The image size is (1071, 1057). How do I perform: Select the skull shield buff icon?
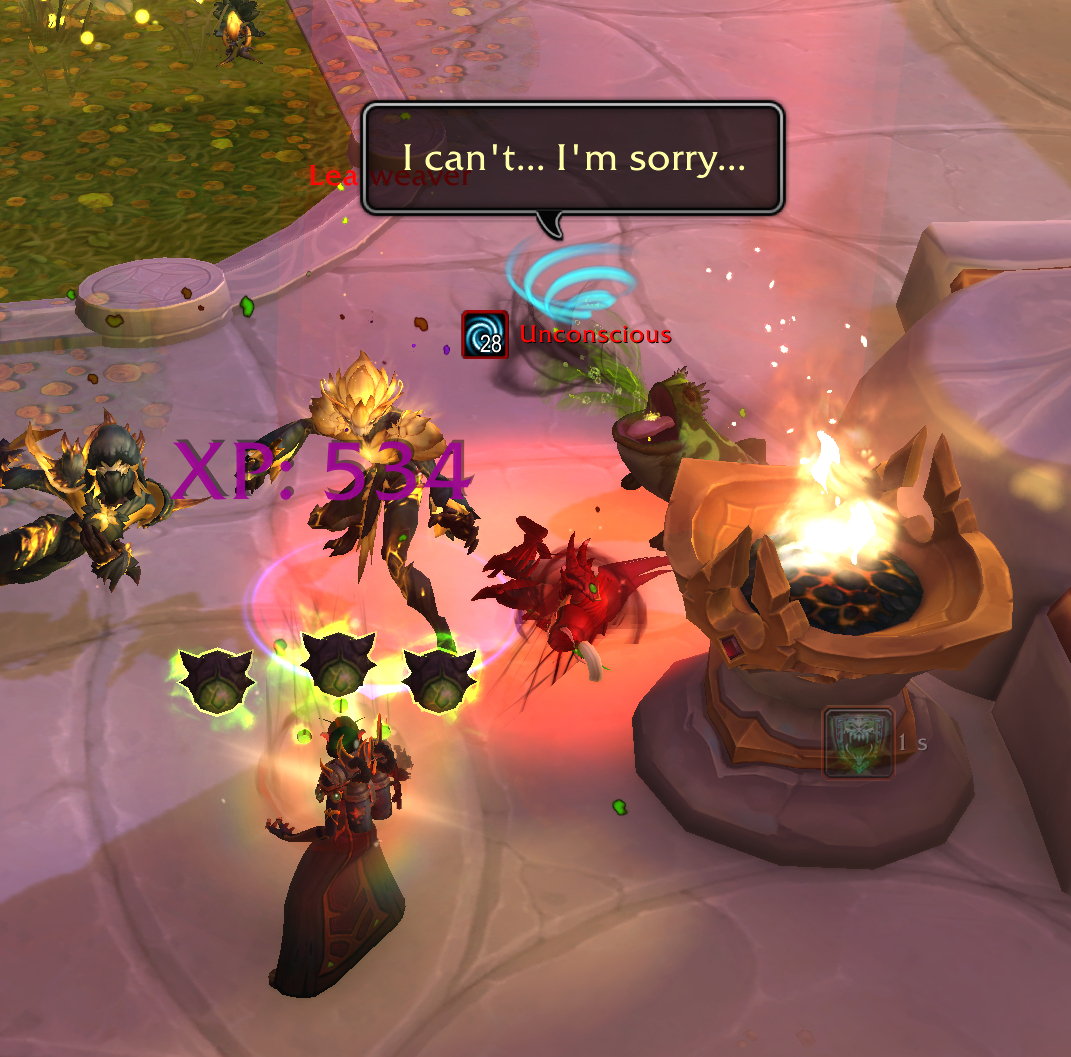coord(858,742)
